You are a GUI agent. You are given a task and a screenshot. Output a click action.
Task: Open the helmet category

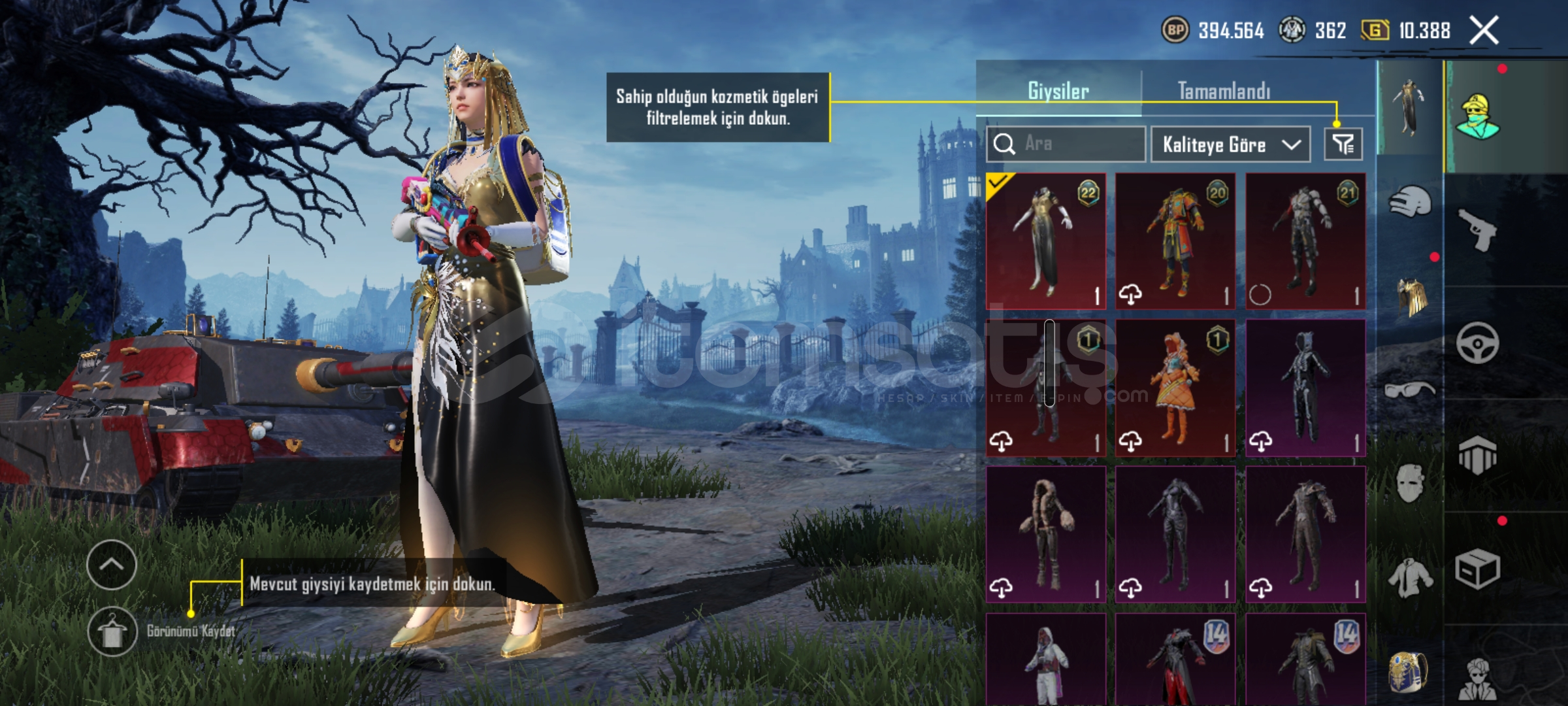1410,201
